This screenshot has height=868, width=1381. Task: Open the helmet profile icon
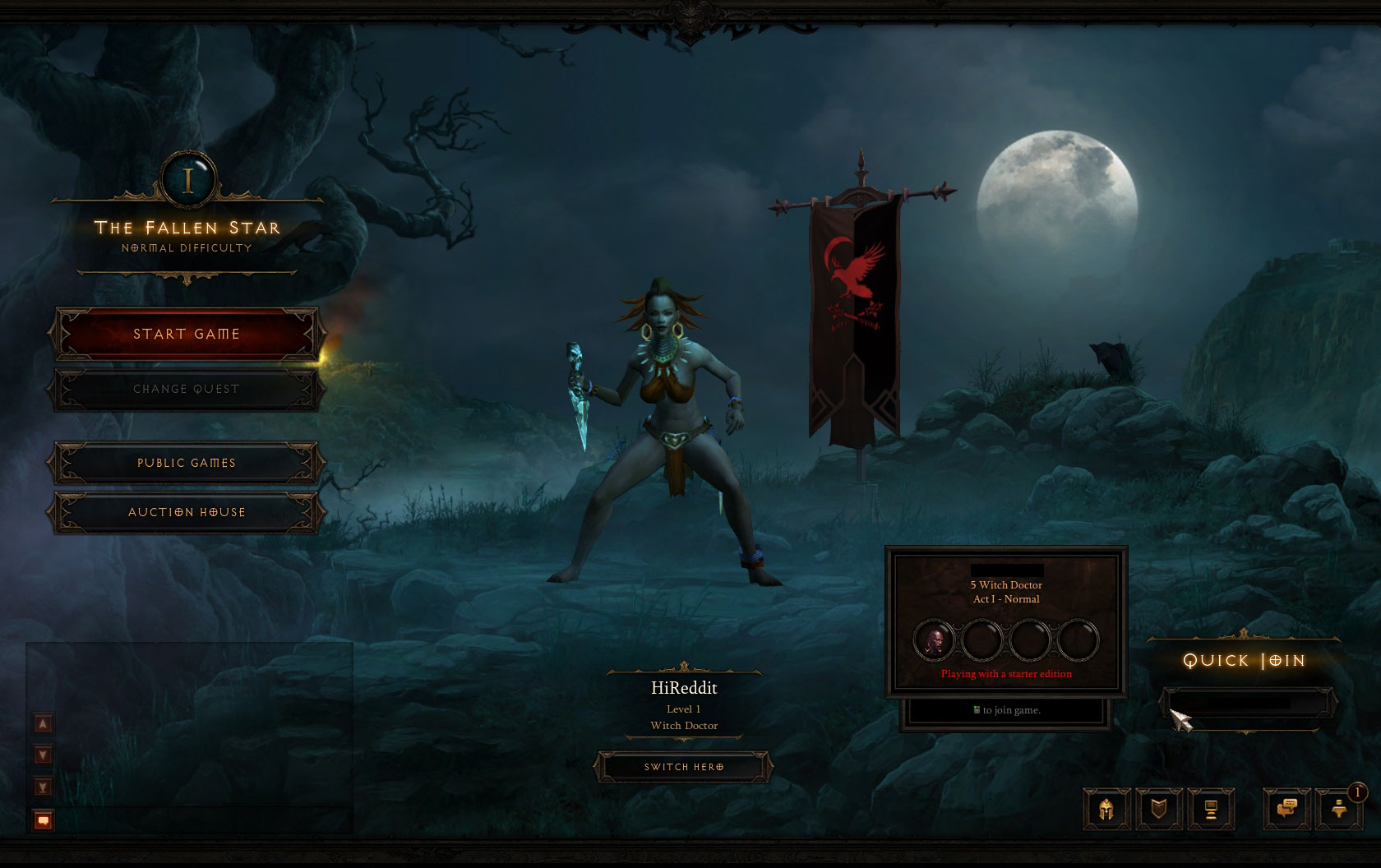[x=1106, y=810]
